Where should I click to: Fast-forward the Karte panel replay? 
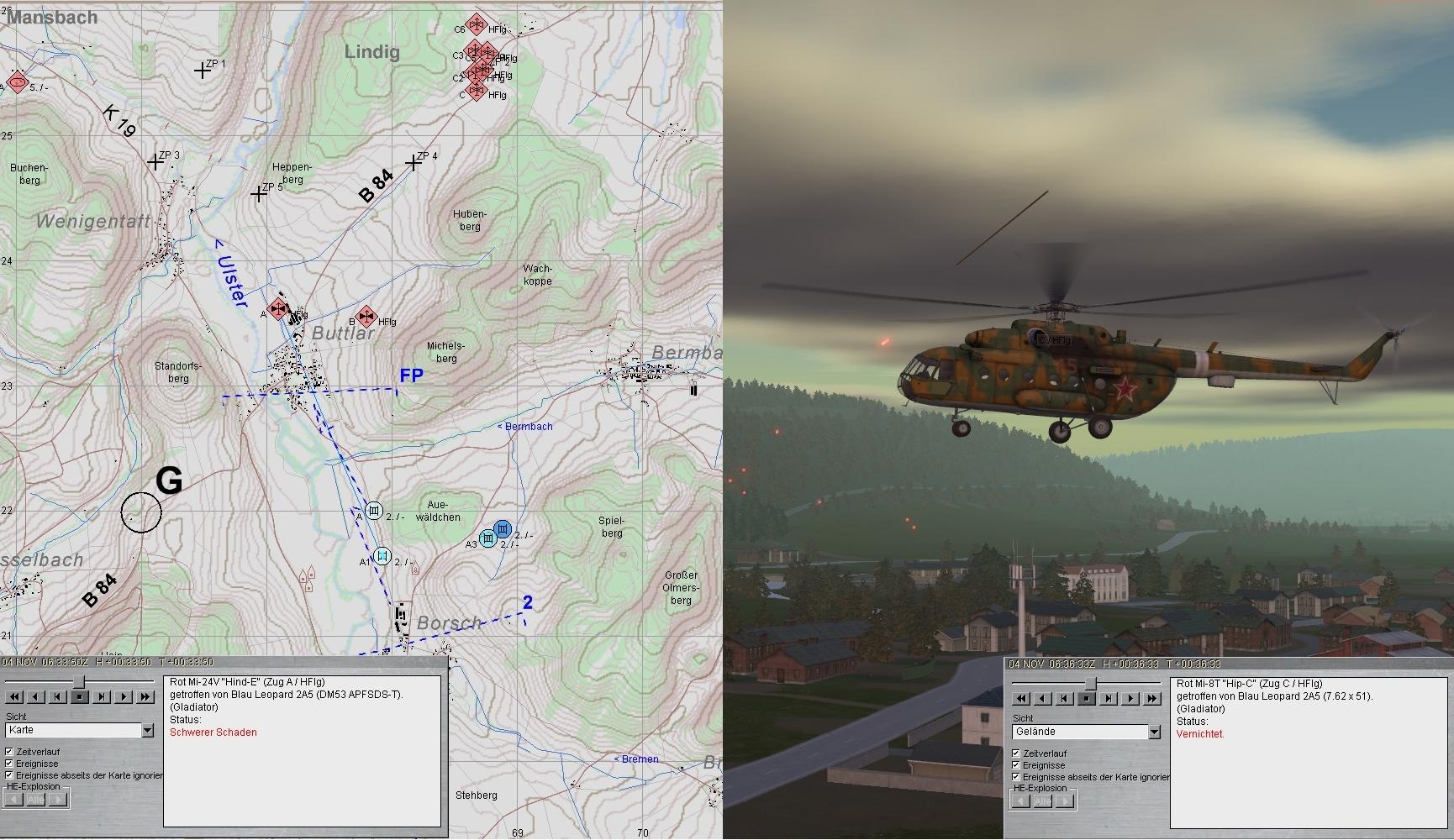click(x=145, y=697)
